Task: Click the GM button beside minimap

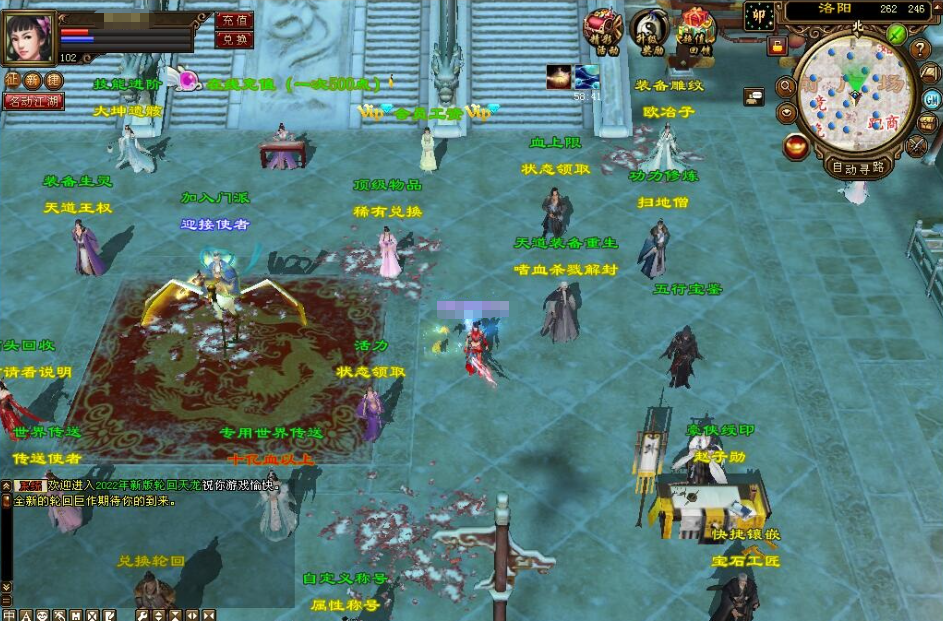Action: coord(932,98)
